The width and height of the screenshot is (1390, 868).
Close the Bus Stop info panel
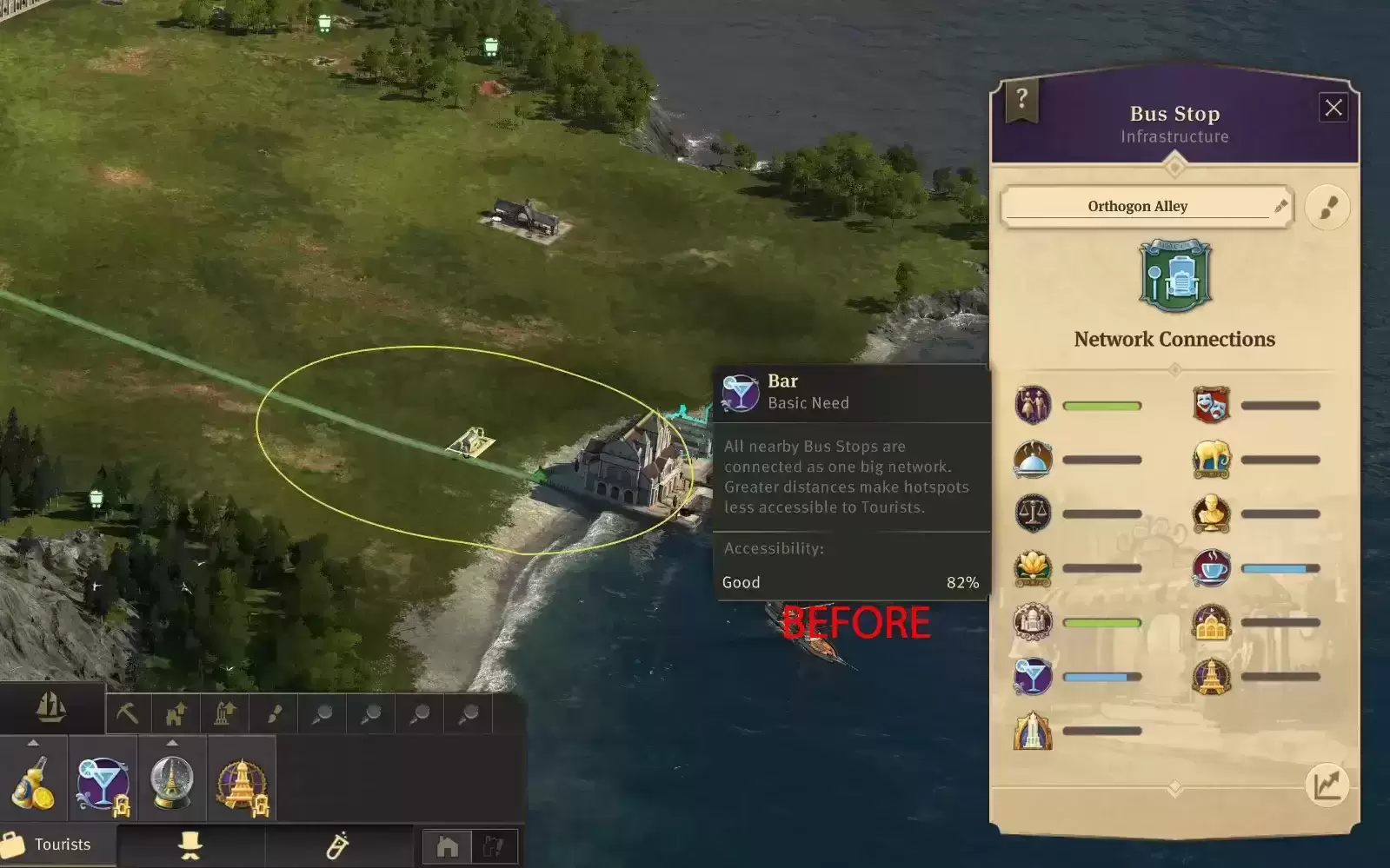click(x=1333, y=108)
